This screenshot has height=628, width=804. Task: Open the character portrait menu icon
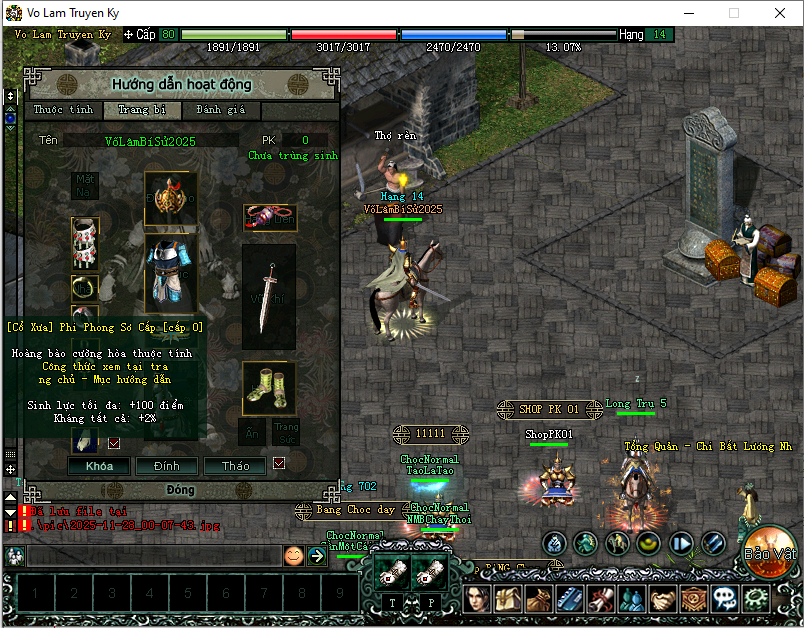477,599
